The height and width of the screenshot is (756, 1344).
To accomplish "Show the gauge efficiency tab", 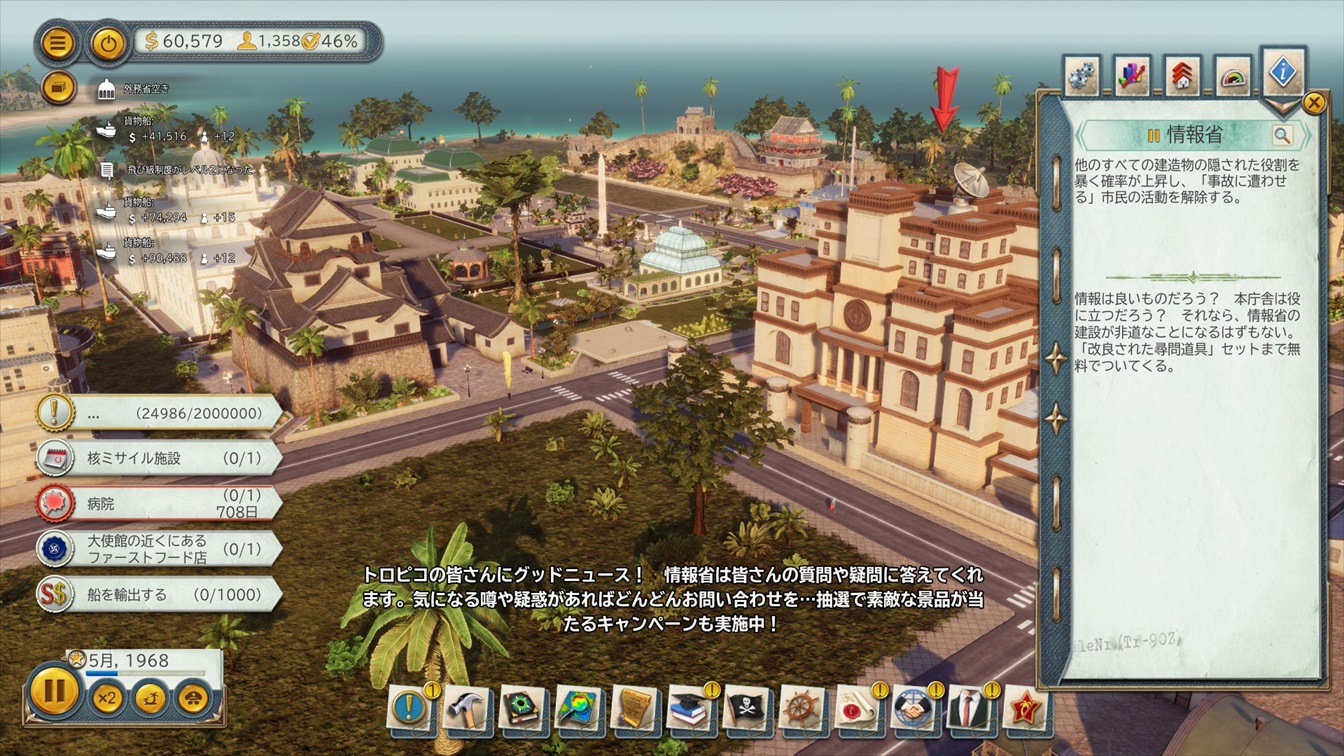I will [1233, 76].
